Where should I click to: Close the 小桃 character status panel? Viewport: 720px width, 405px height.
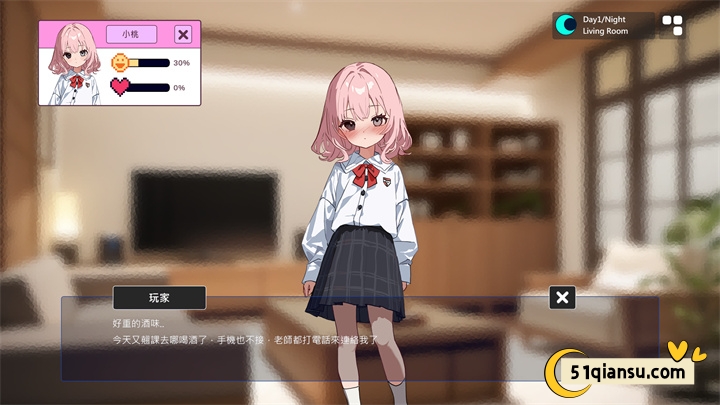(x=183, y=35)
